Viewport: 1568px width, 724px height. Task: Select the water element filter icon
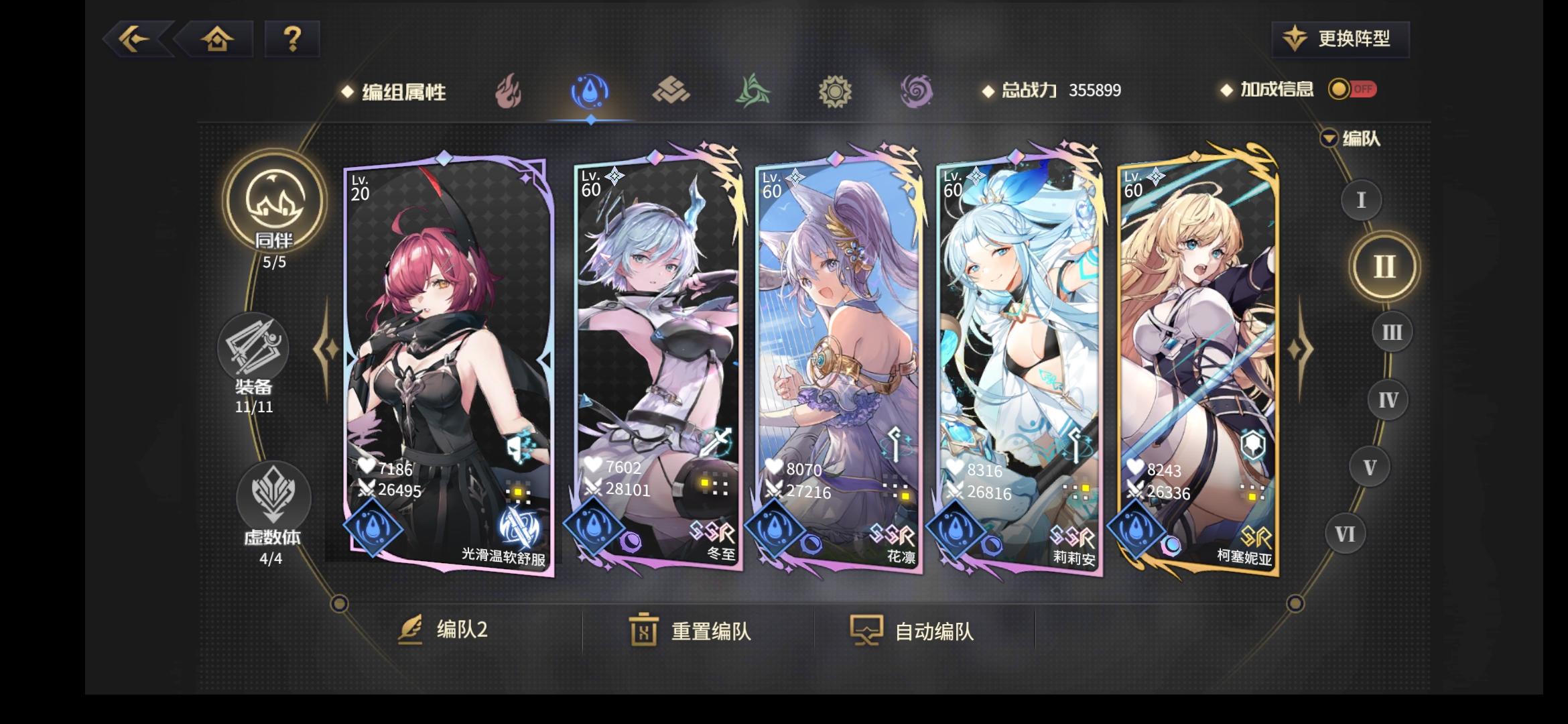(x=590, y=92)
